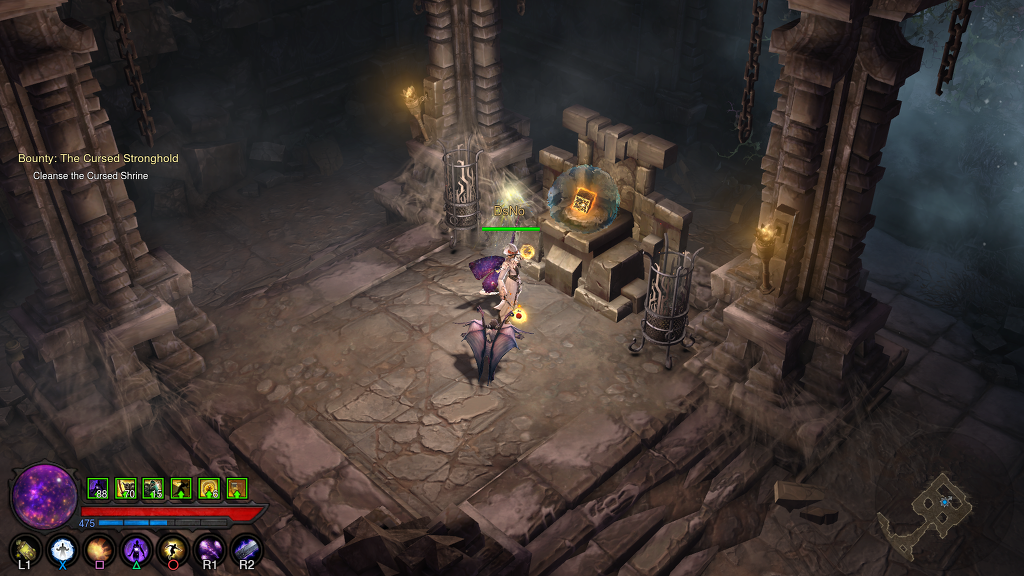This screenshot has width=1024, height=576.
Task: Click the minimap in the corner
Action: pos(926,513)
